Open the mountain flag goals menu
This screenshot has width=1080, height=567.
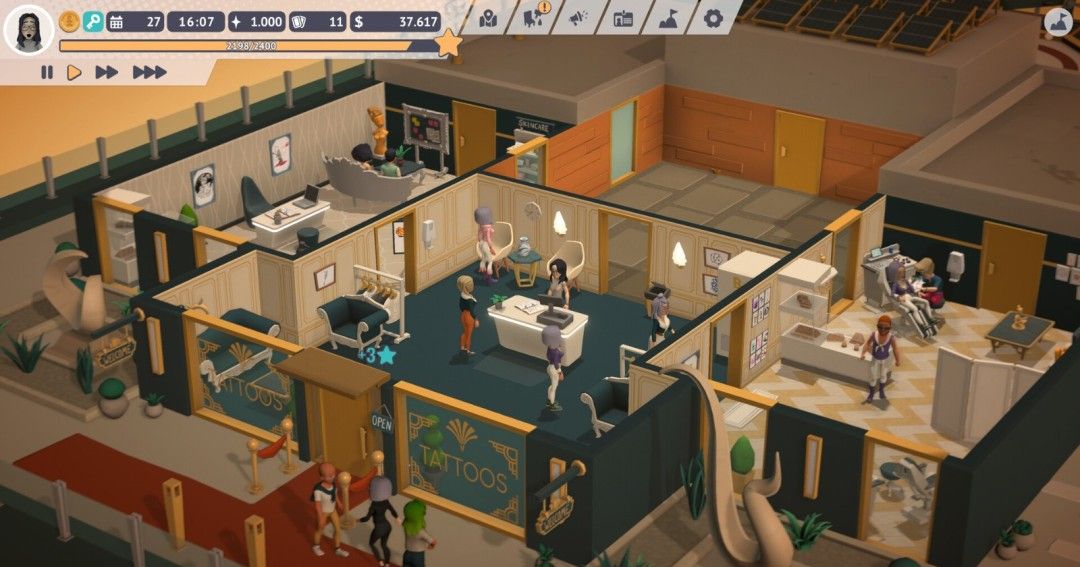coord(668,19)
